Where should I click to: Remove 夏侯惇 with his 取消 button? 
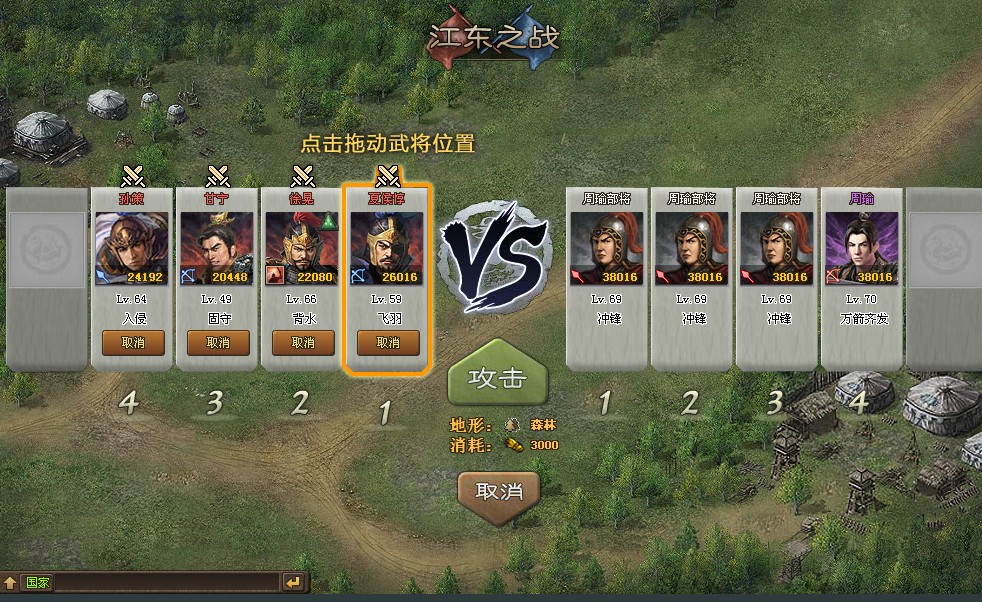pyautogui.click(x=388, y=342)
